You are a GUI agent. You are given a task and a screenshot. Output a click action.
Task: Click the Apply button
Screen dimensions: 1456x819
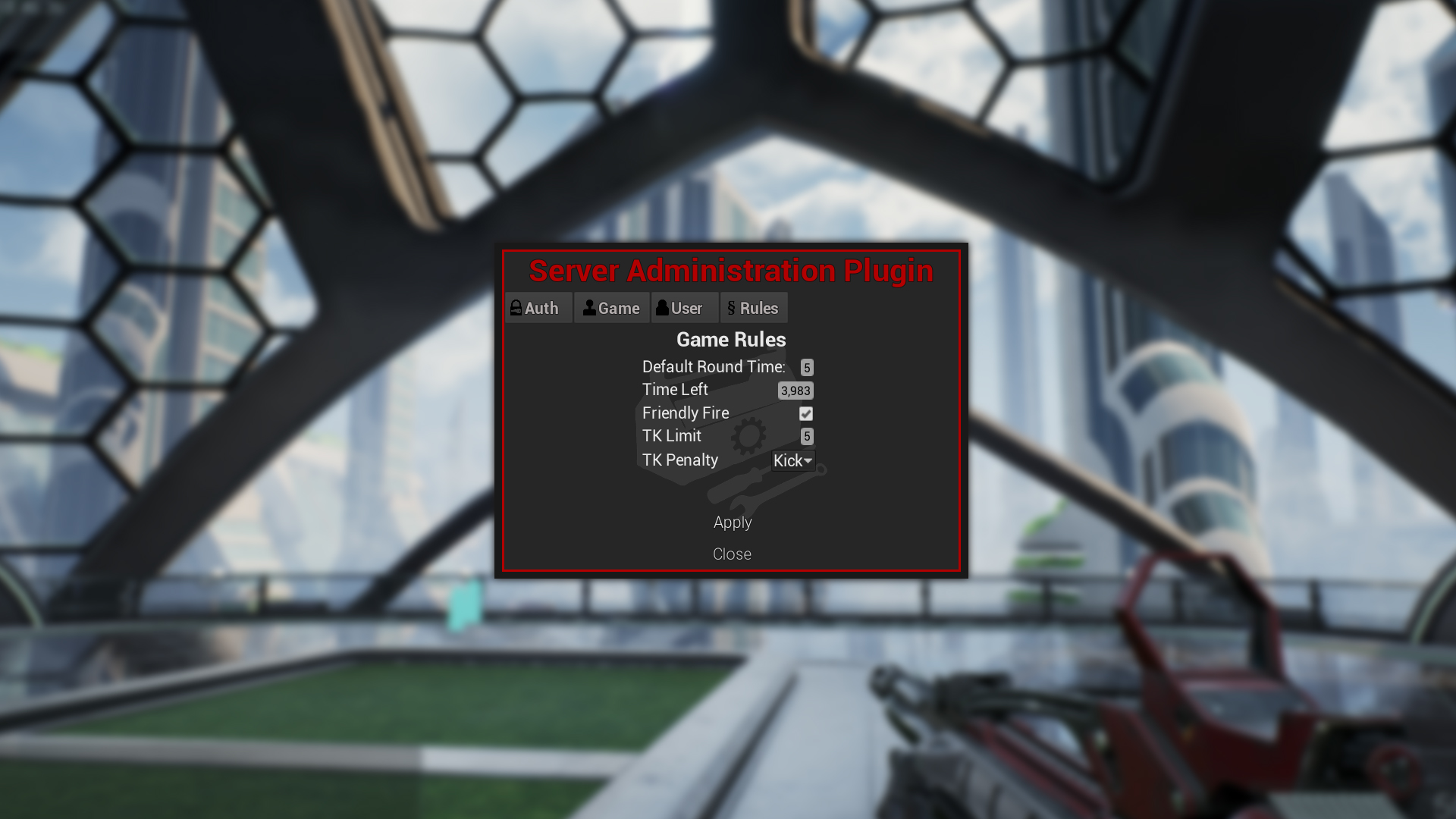click(732, 522)
